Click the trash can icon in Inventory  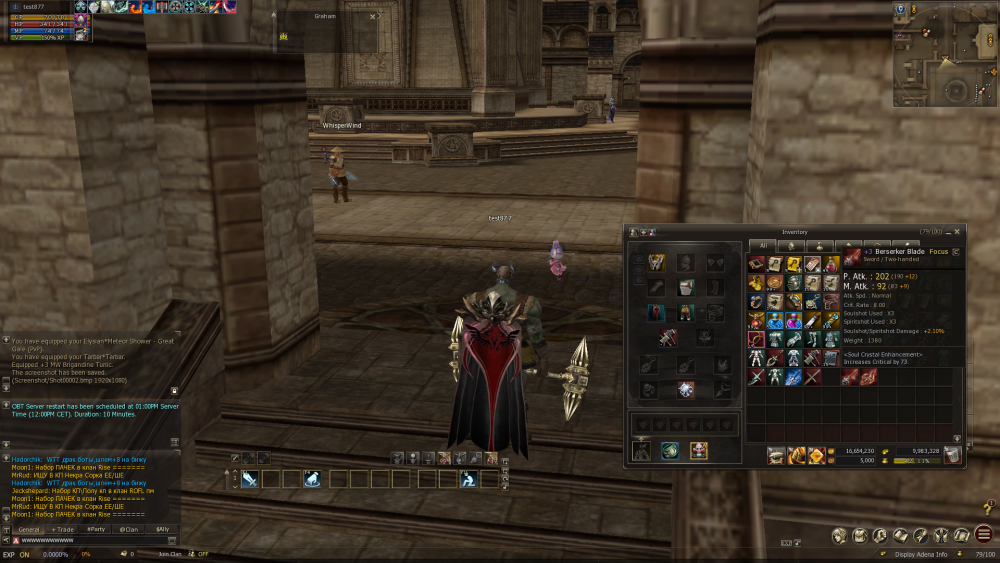coord(953,456)
